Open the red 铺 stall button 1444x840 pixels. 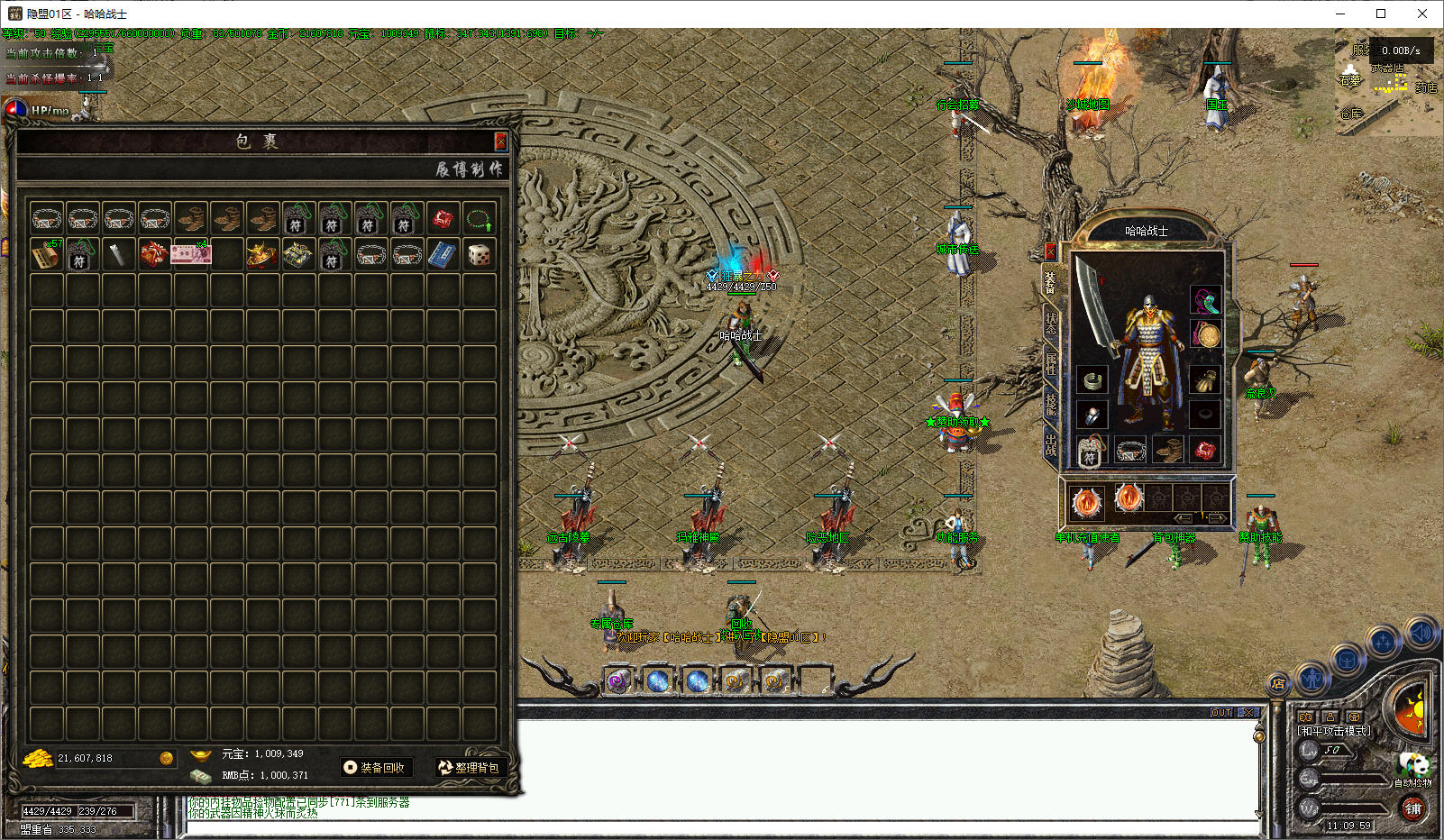1412,808
